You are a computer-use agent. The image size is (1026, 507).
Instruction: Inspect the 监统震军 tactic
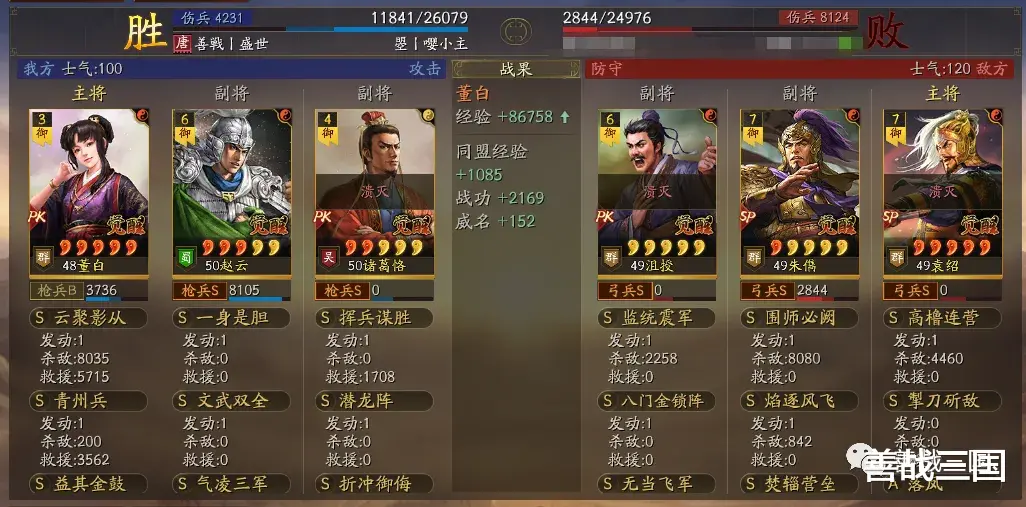click(x=657, y=318)
